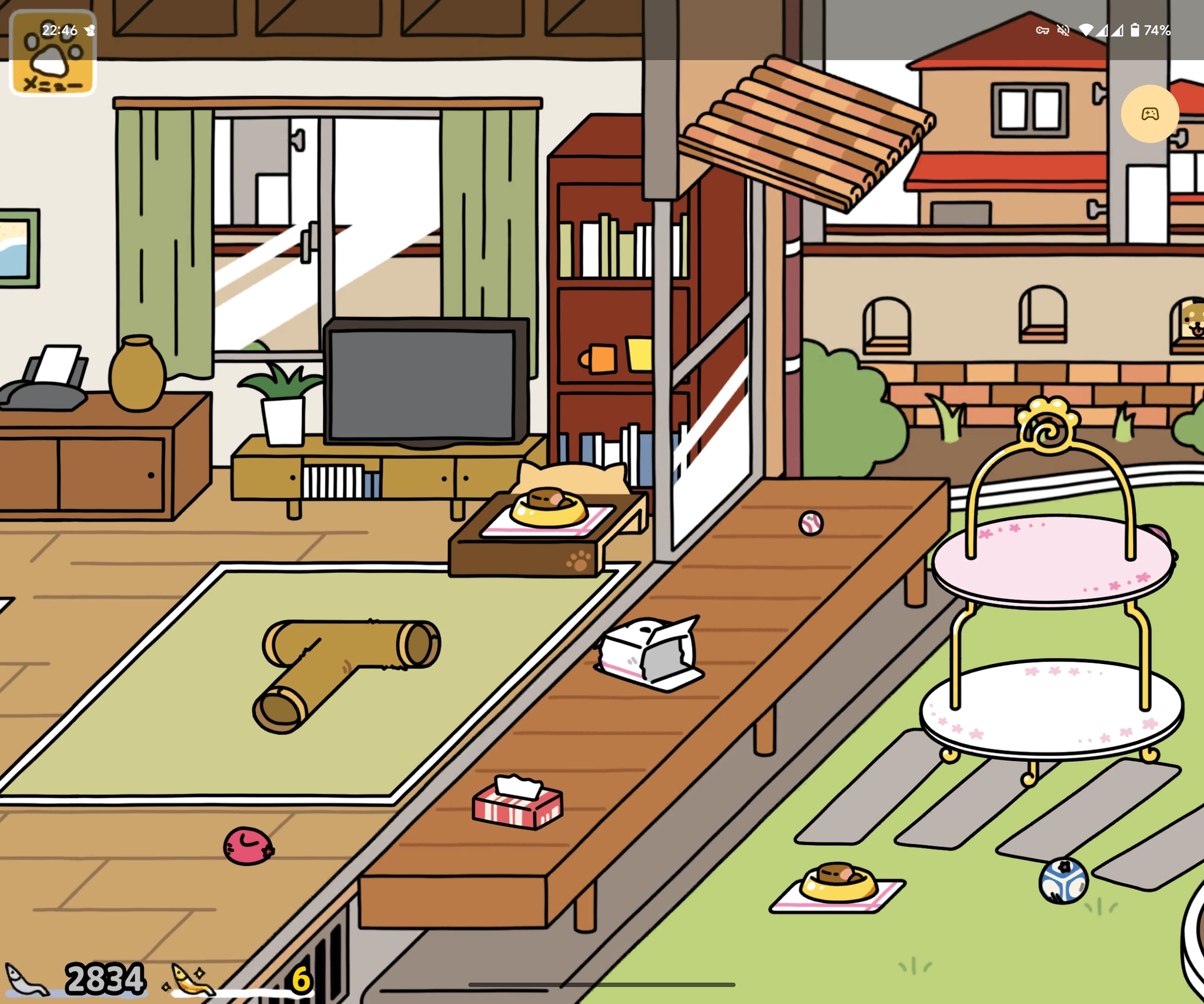Tap the Wi-Fi status icon

(1086, 30)
